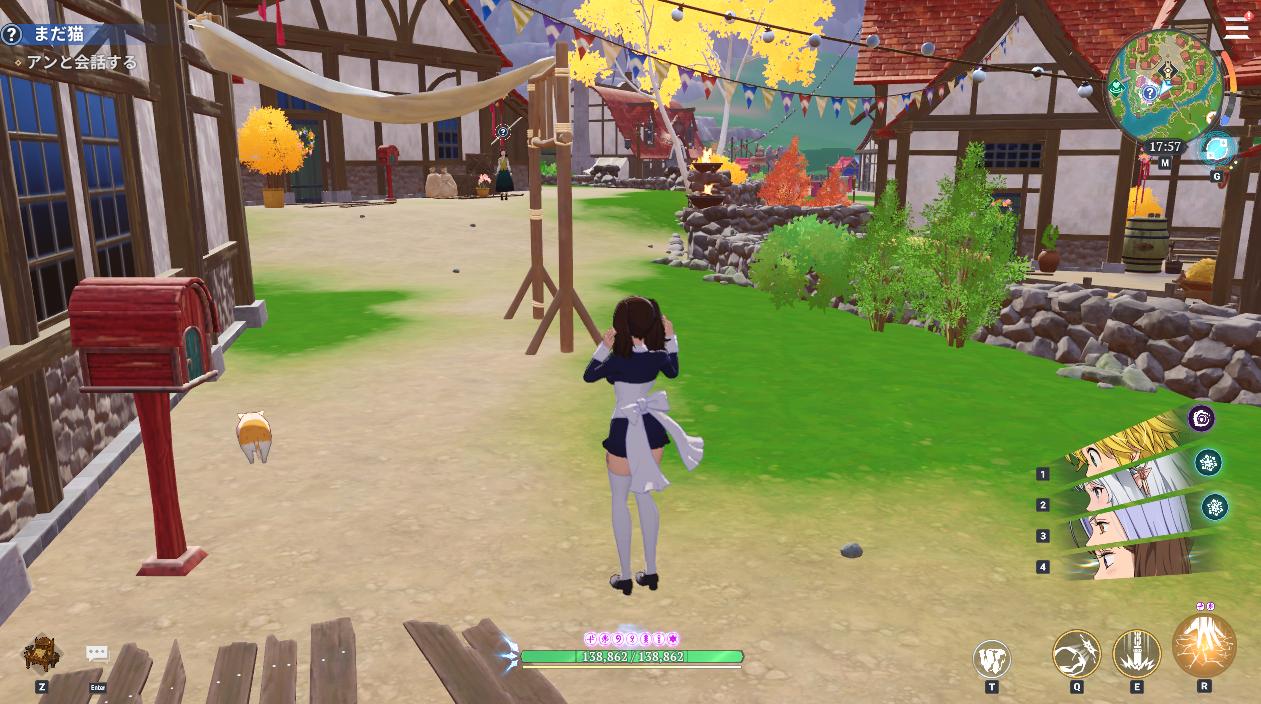Click the purple spiral icon above party portraits
Screen dimensions: 1261x704
point(1201,418)
